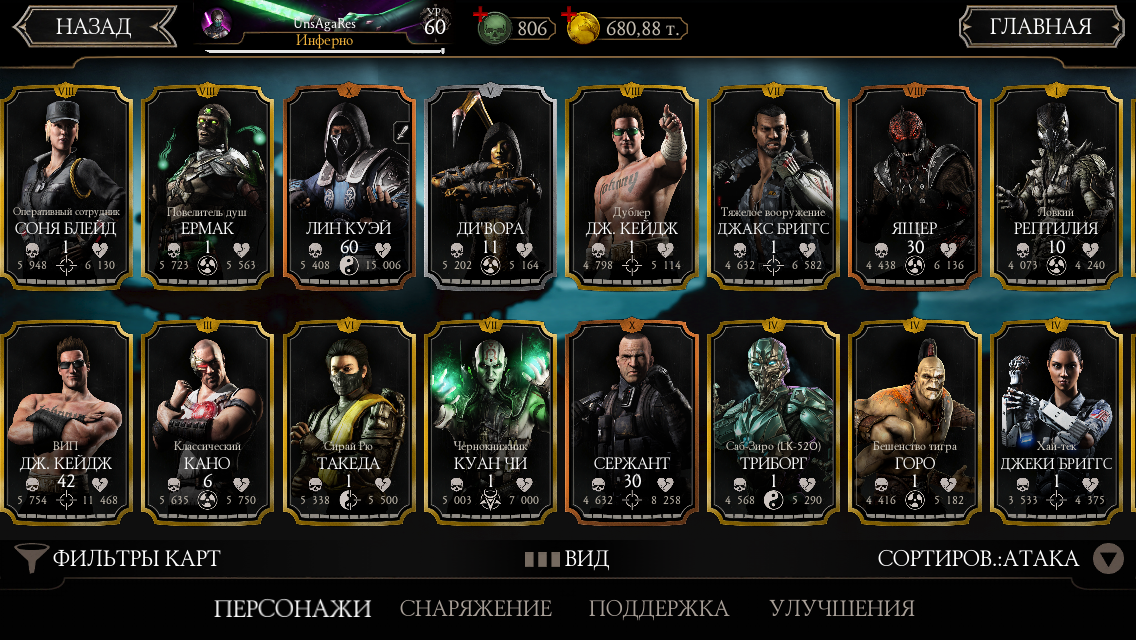Switch to the СНАРЯЖЕНИЕ tab
This screenshot has height=640, width=1136.
pos(476,608)
